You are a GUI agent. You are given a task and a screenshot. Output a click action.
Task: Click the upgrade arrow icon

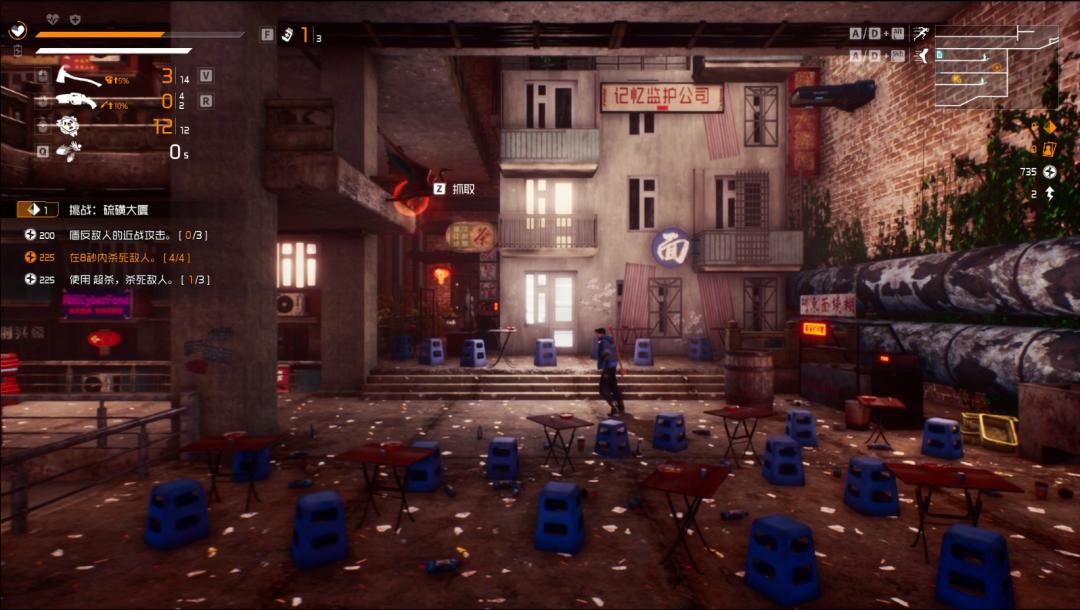coord(1050,194)
